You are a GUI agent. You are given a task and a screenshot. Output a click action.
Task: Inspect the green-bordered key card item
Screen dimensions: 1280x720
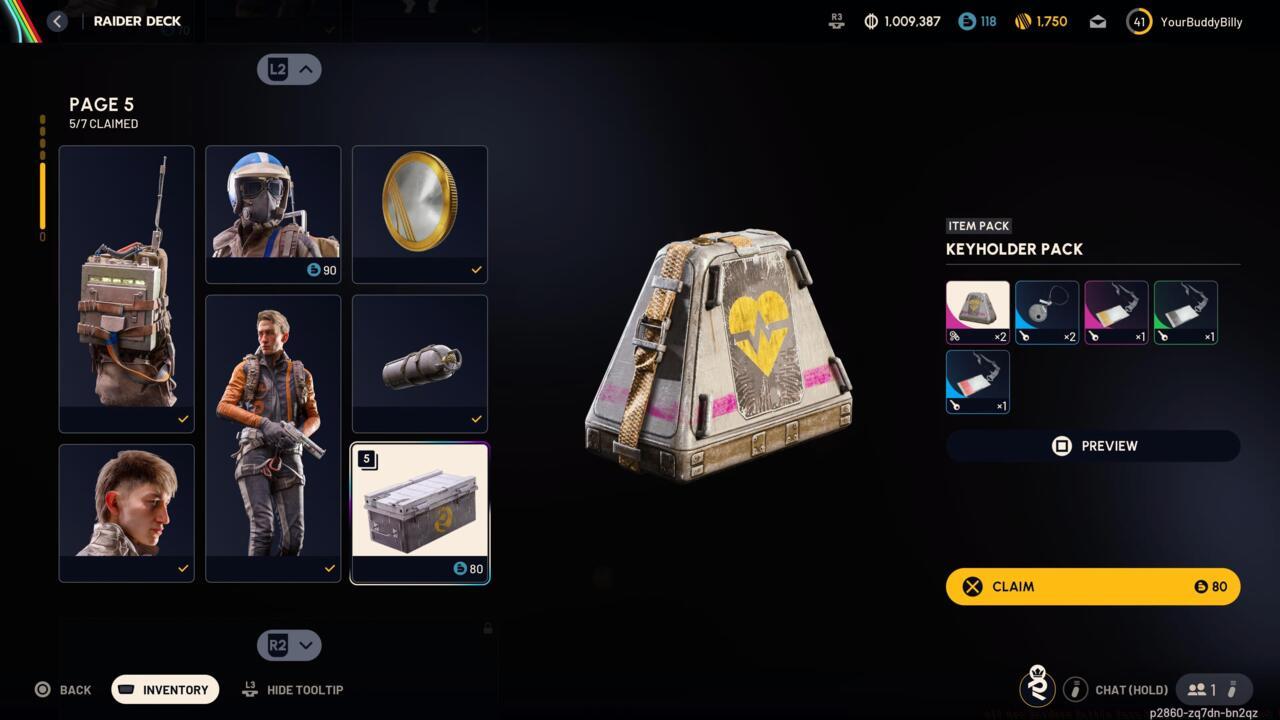coord(1185,312)
